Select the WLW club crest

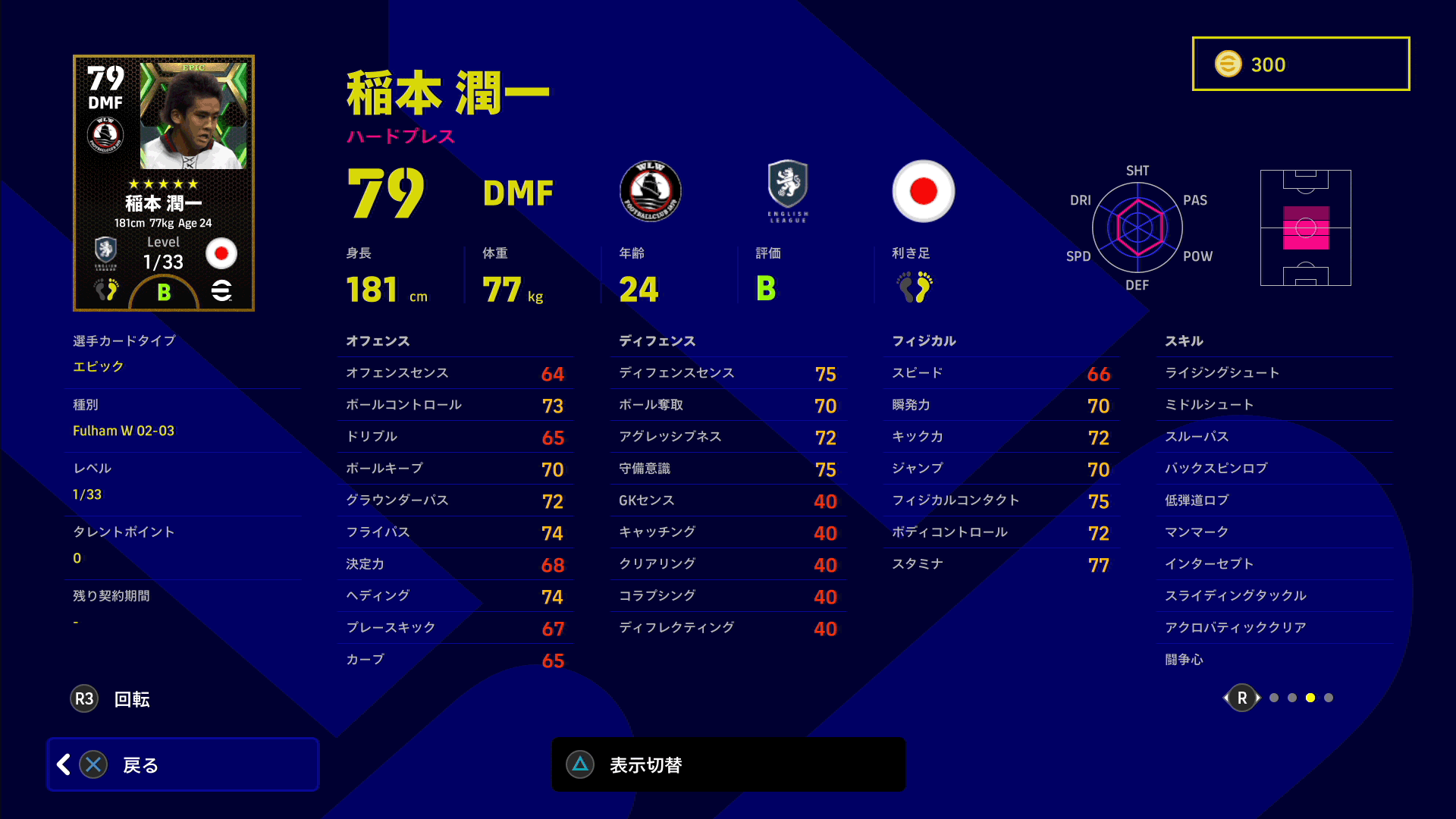coord(650,191)
